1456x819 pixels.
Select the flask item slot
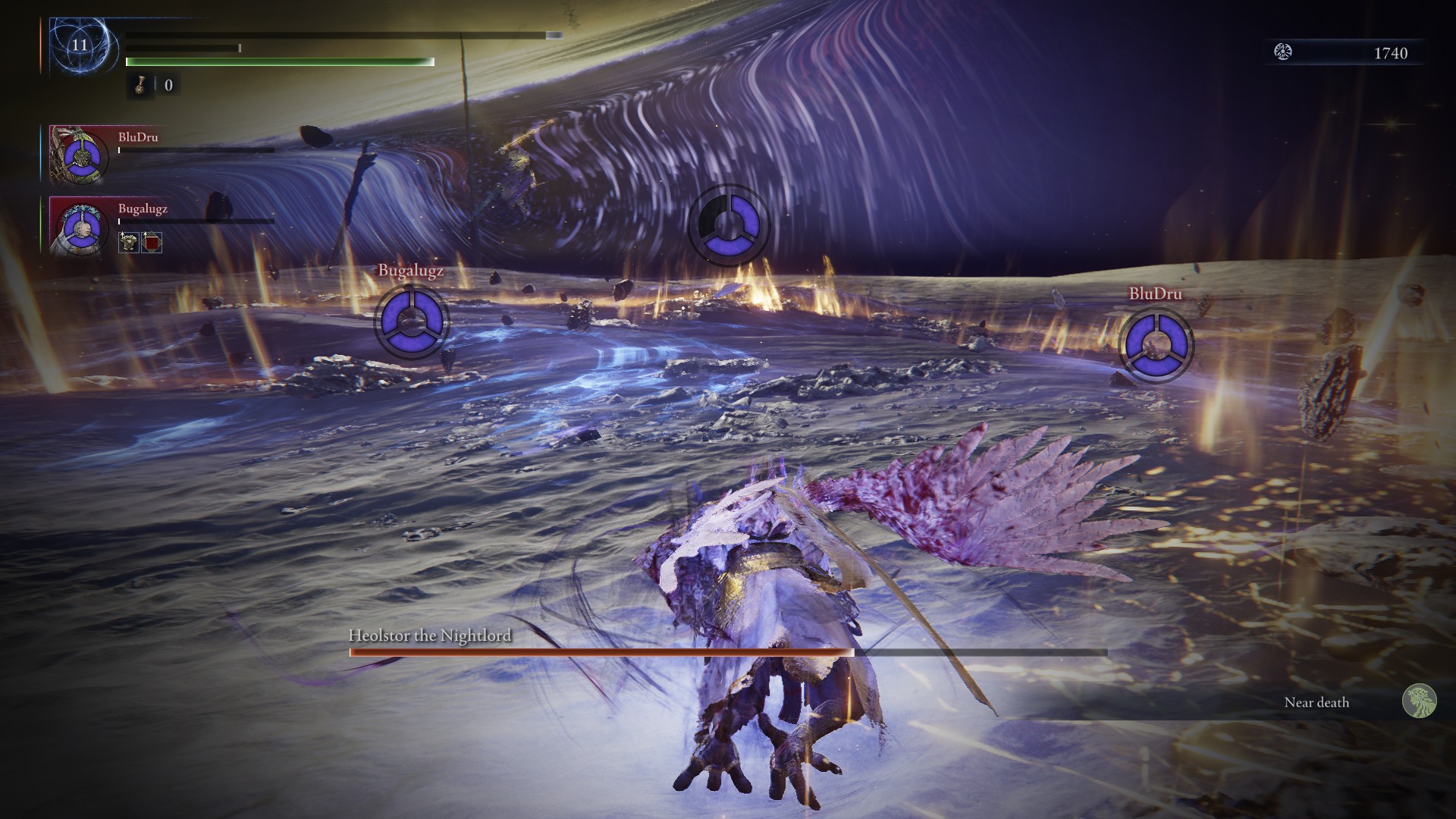140,85
